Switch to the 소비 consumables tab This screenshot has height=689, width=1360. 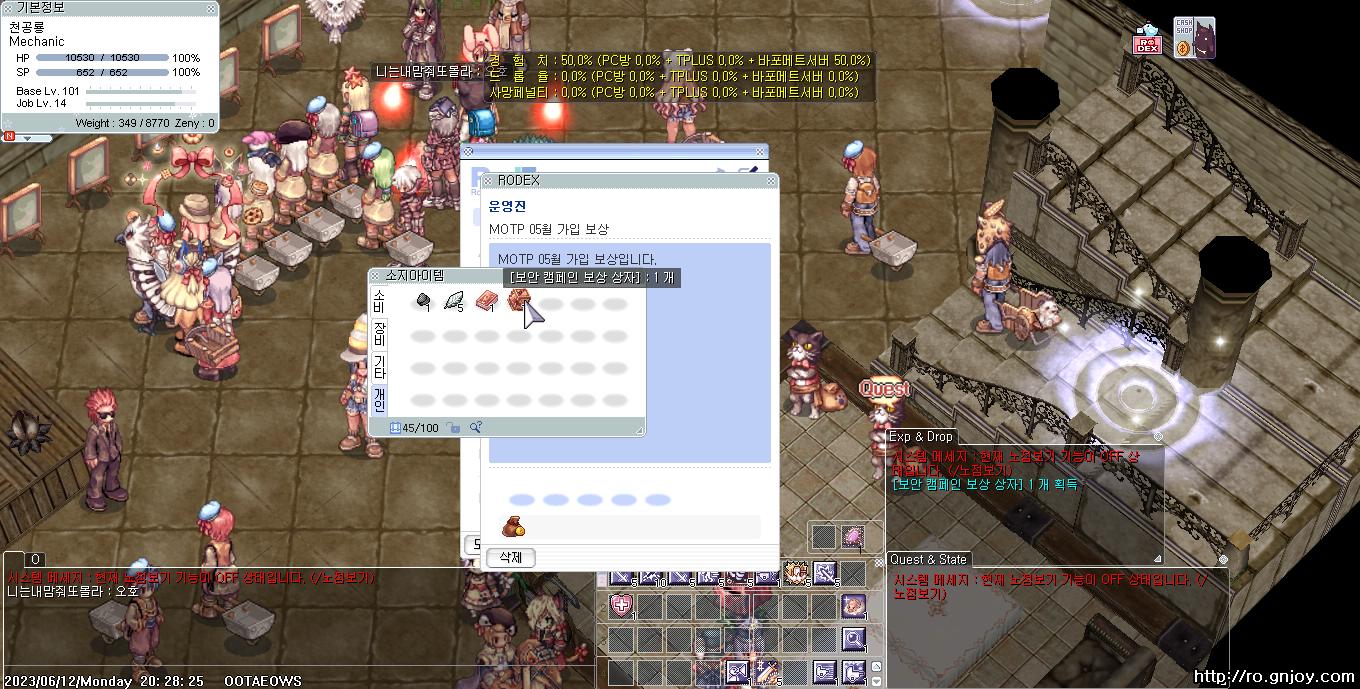click(379, 300)
